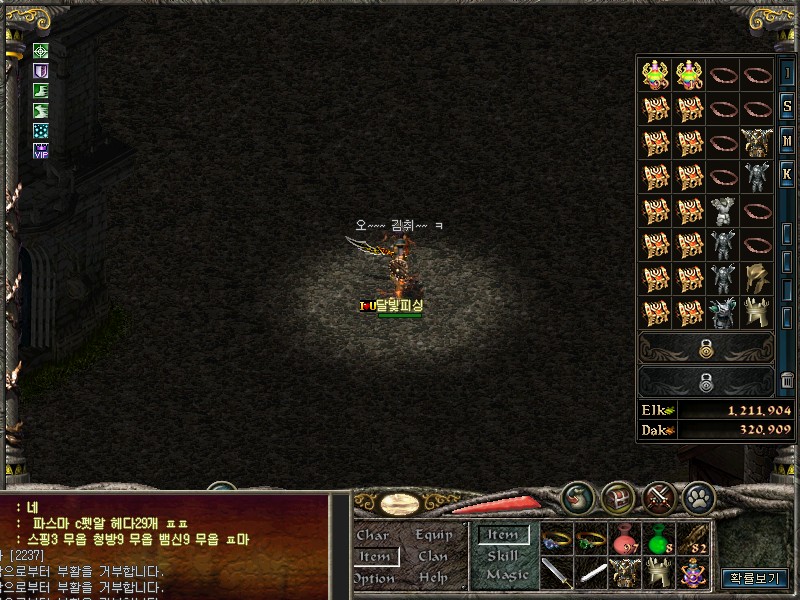Open the Option menu
The image size is (800, 600).
pyautogui.click(x=373, y=578)
